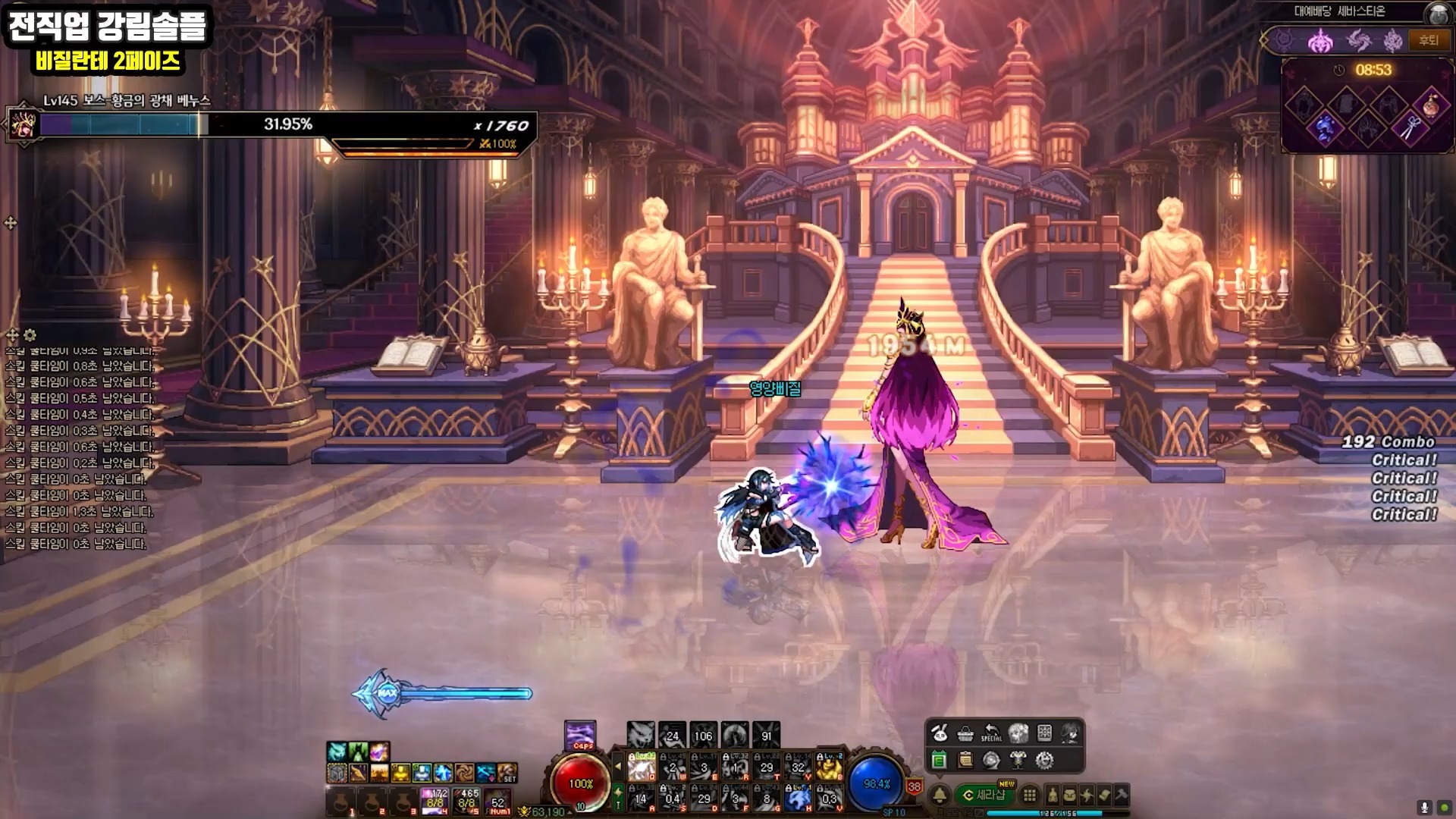1456x819 pixels.
Task: Use the consumable in quick slot 4
Action: coord(435,801)
